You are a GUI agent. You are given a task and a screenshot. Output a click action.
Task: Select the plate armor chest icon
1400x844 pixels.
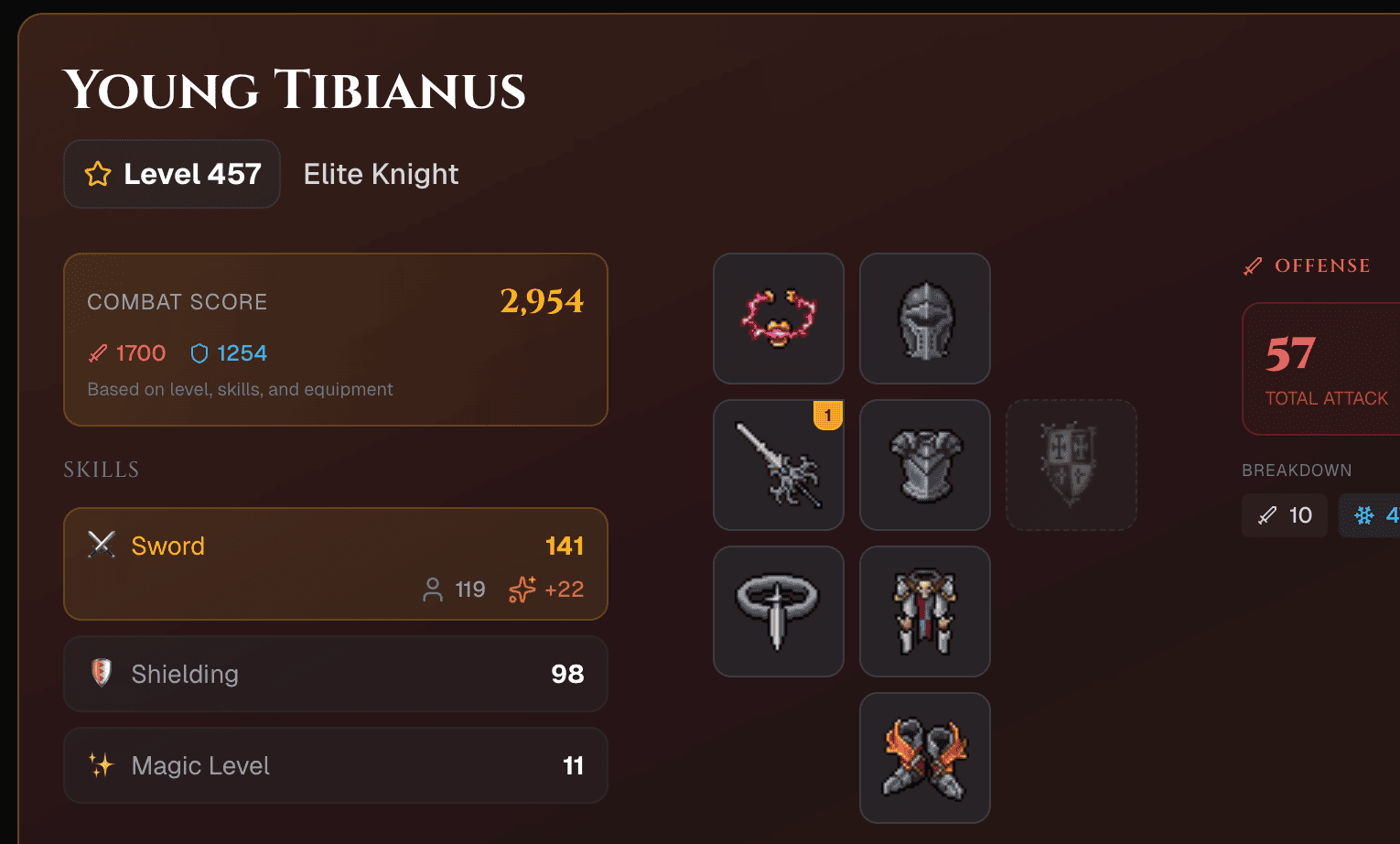[x=924, y=465]
